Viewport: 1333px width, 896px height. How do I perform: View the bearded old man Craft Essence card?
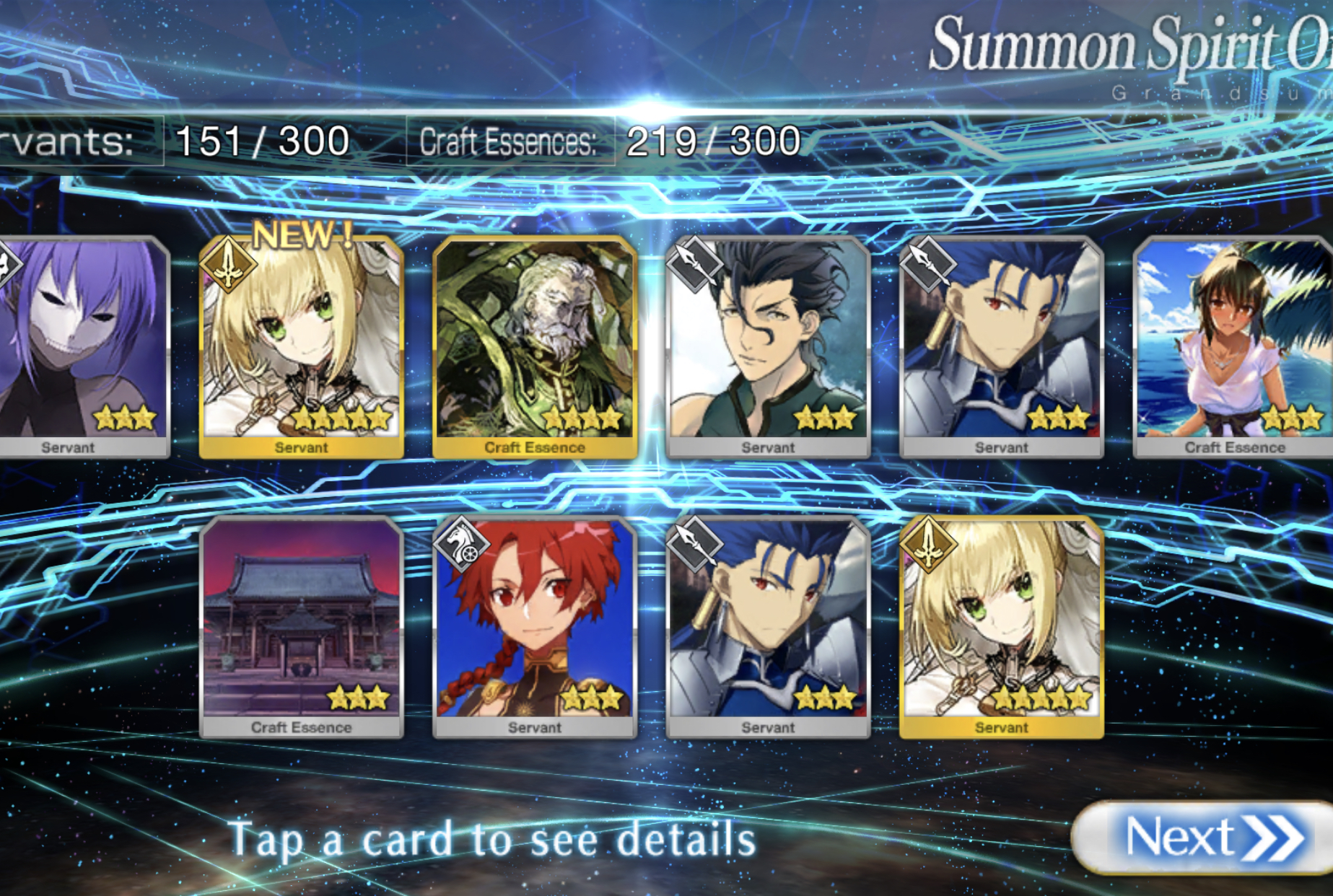535,346
